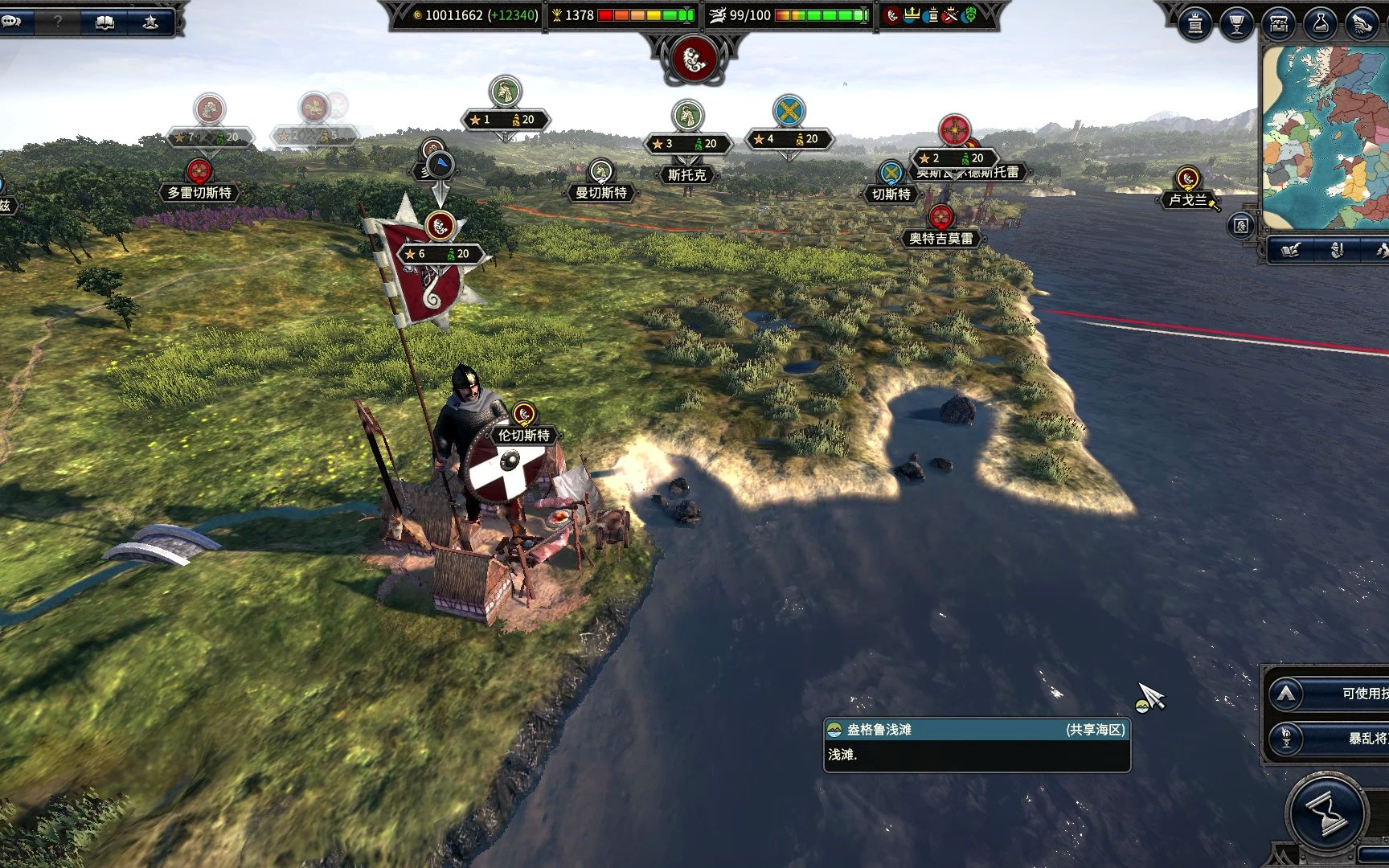The width and height of the screenshot is (1389, 868).
Task: End the turn with the hourglass button
Action: 1326,813
